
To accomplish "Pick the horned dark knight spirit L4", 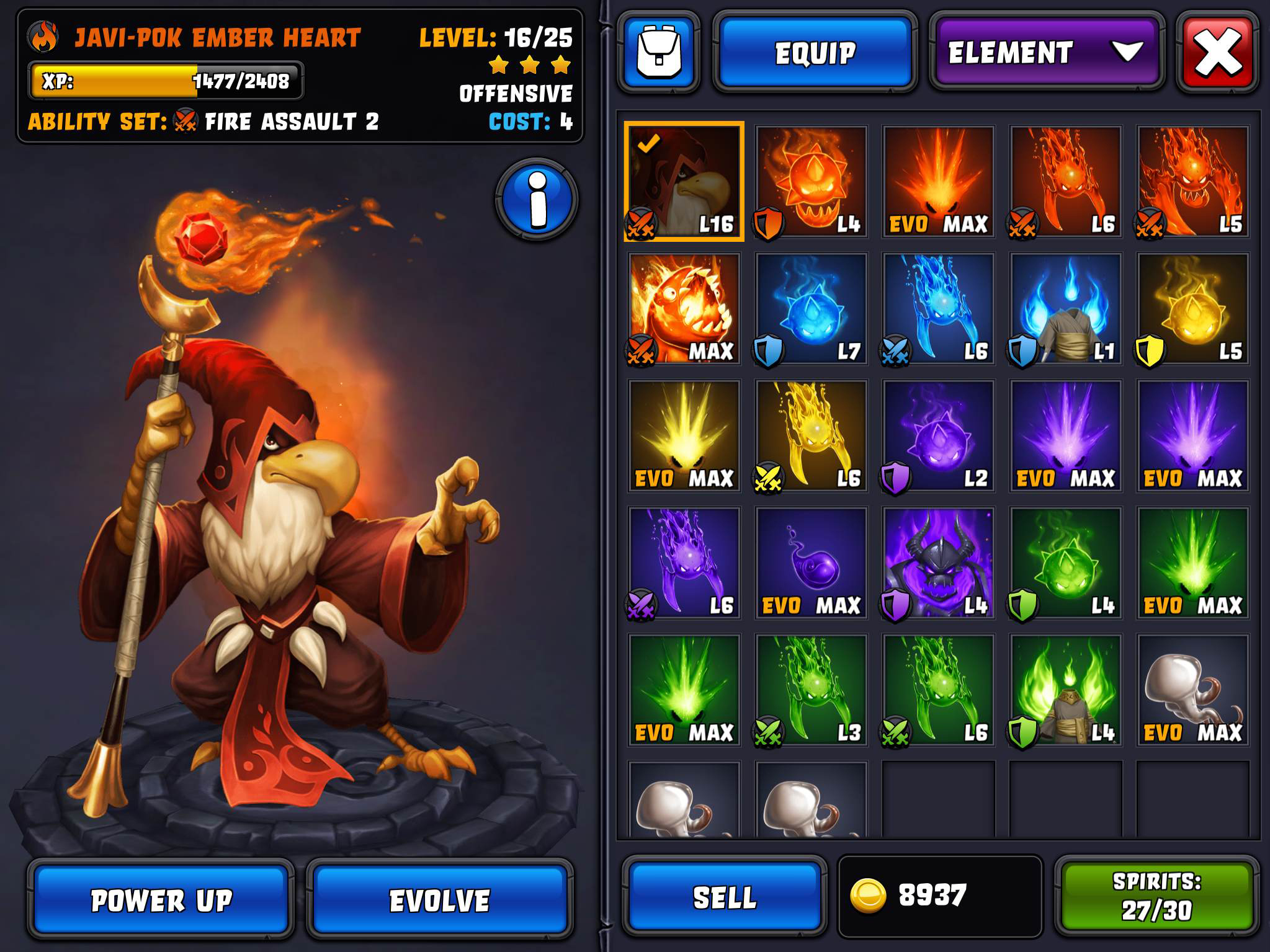I will click(938, 563).
